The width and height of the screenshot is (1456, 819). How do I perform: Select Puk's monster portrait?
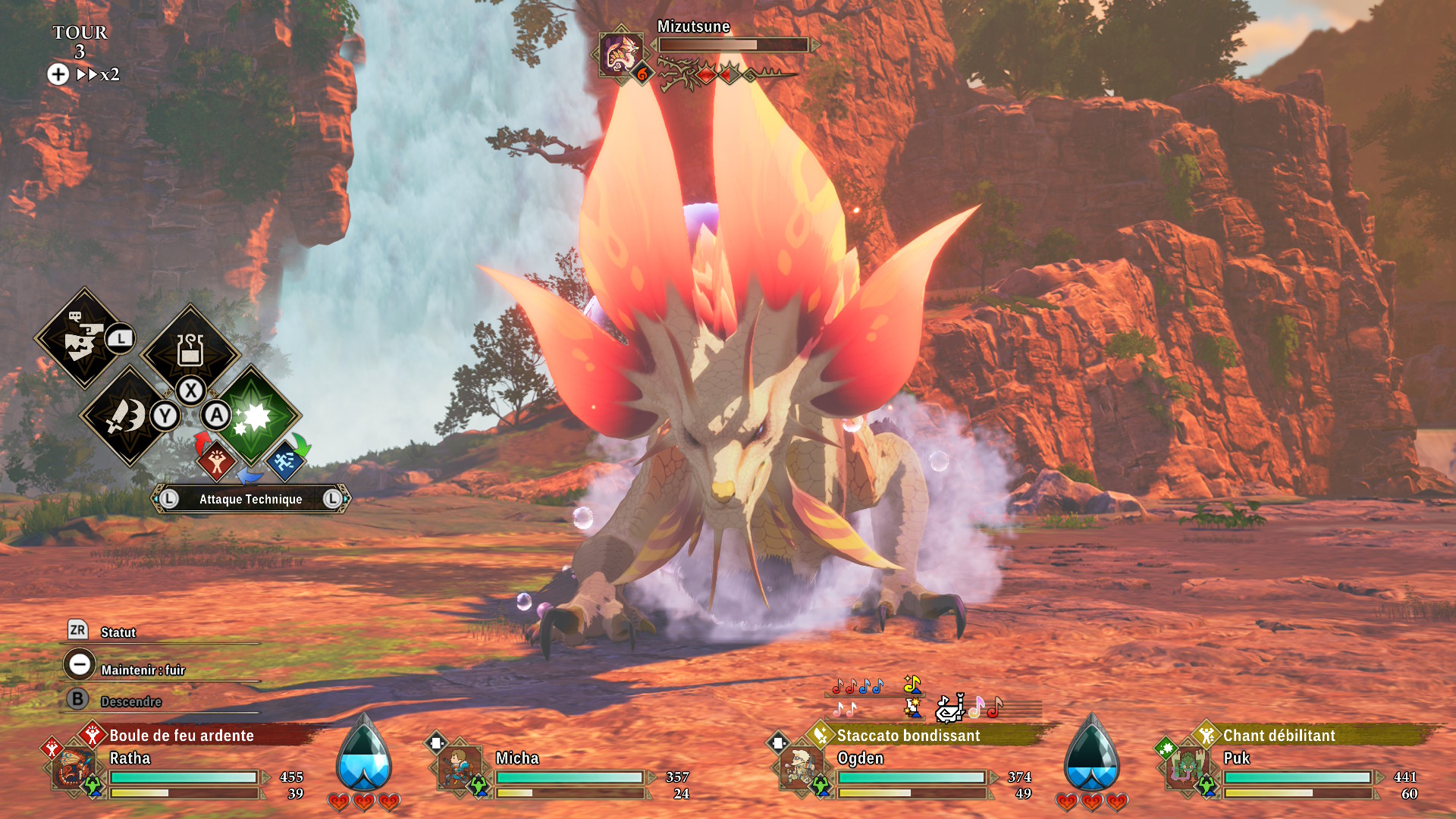[1186, 768]
